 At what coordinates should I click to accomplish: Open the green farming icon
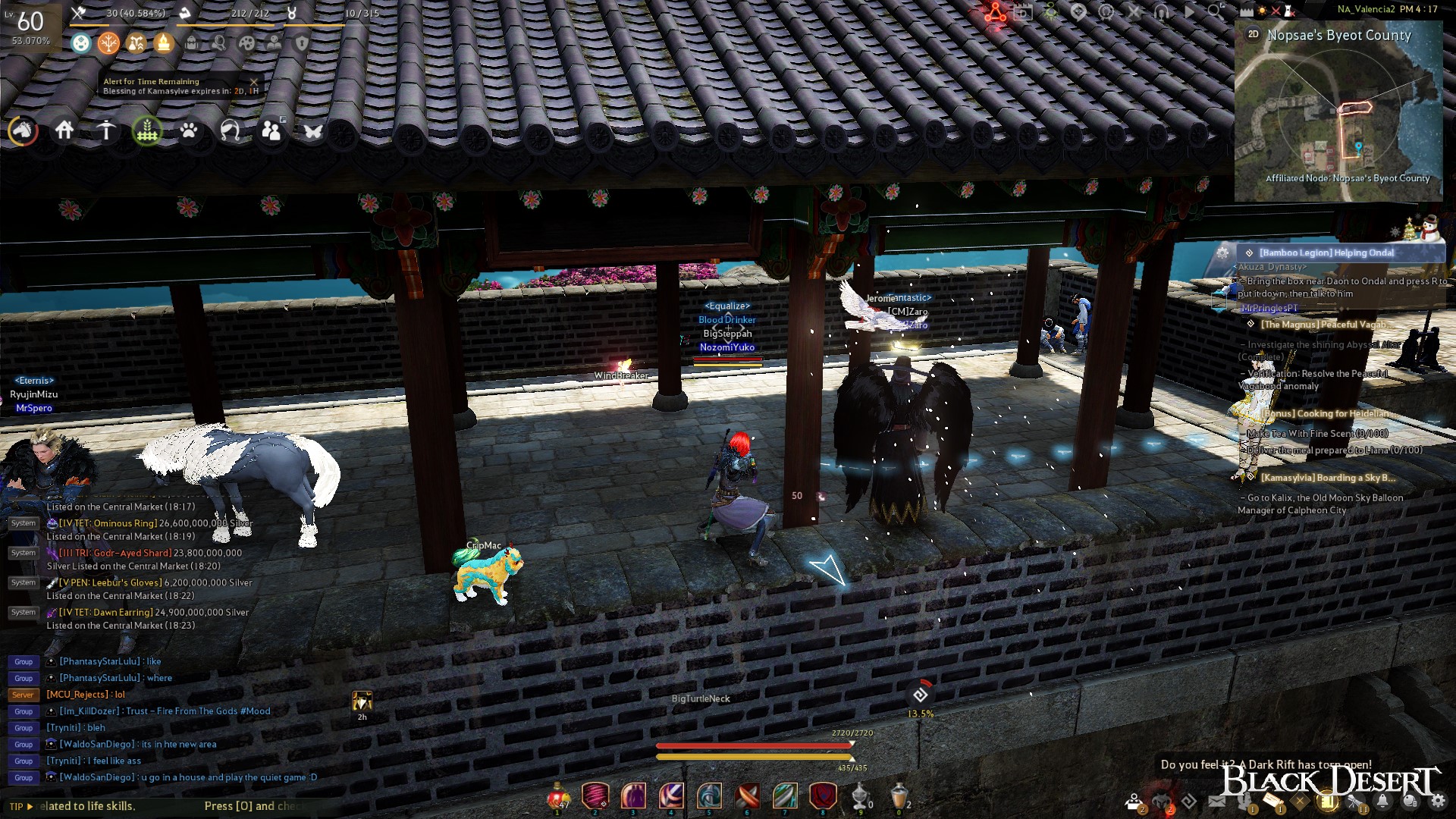click(x=146, y=130)
